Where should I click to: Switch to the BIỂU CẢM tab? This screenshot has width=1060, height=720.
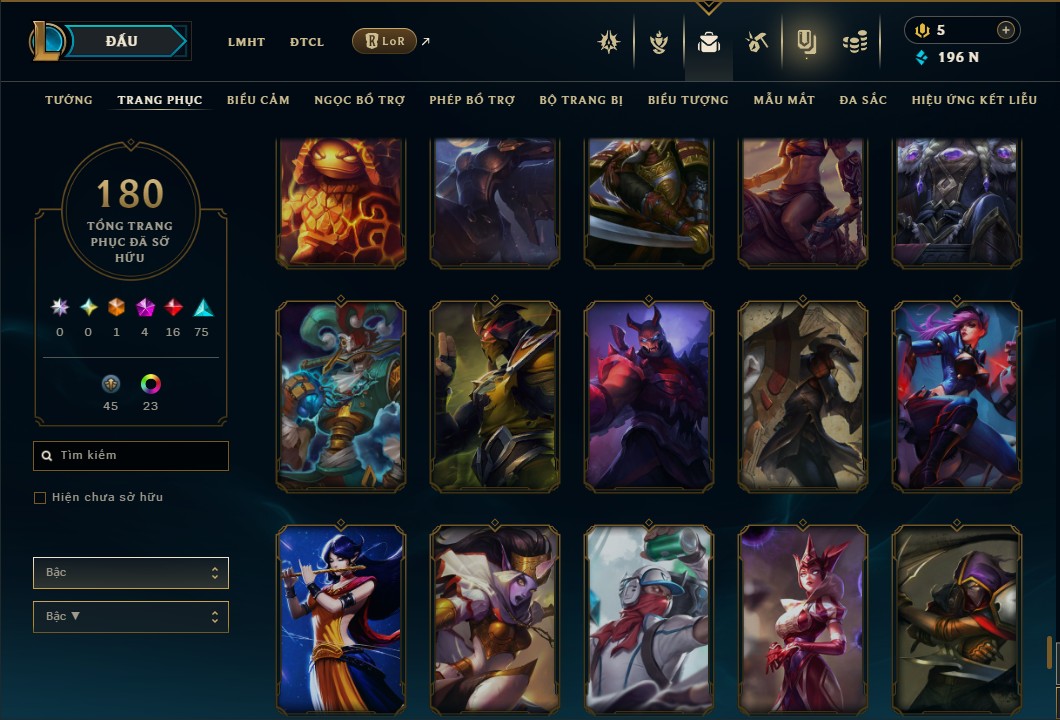tap(258, 100)
